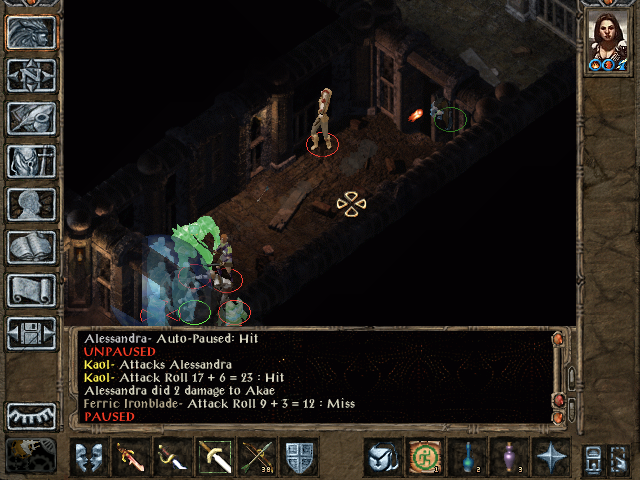Open the priest scroll screen

(31, 290)
